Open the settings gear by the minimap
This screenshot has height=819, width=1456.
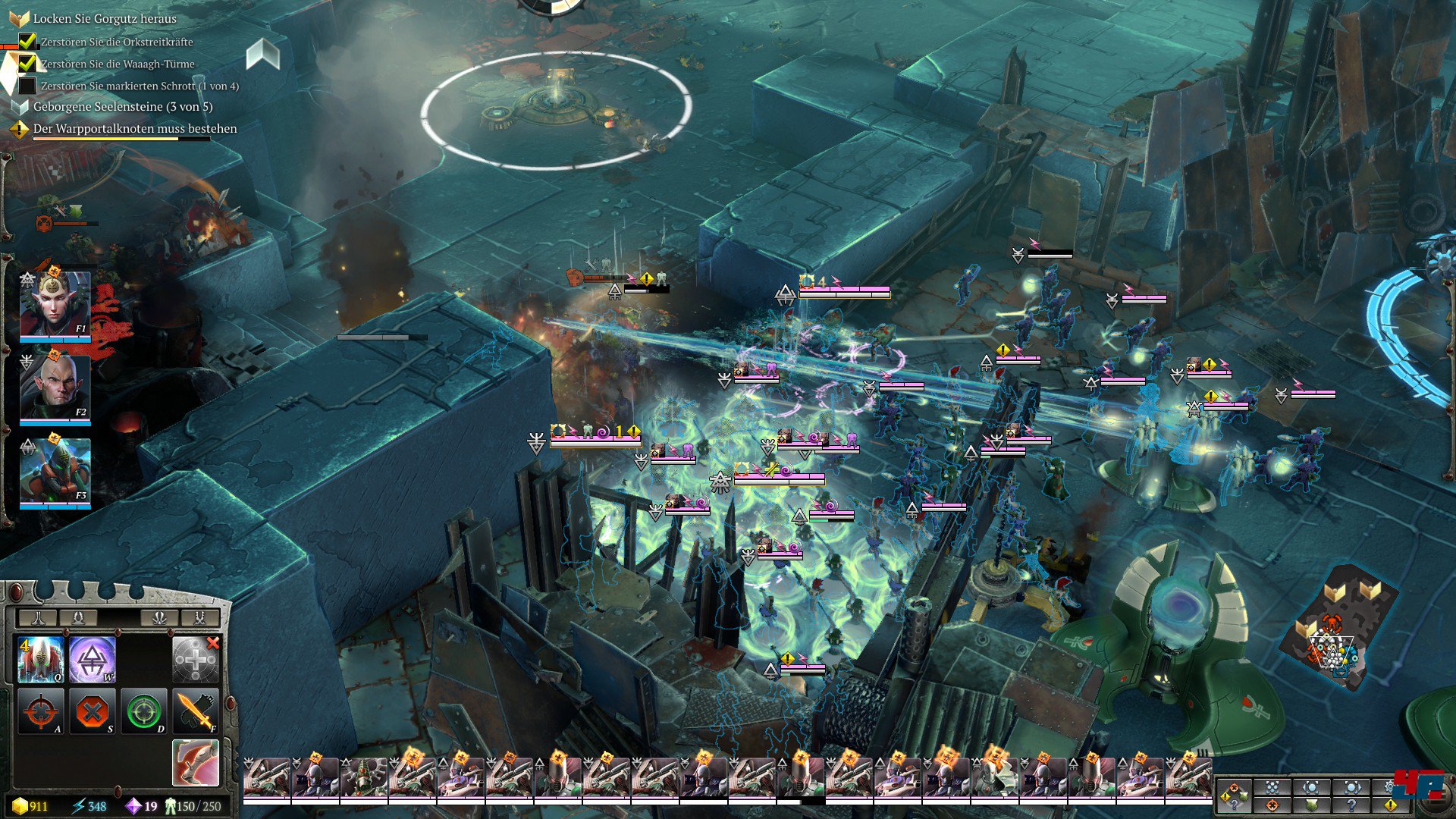point(1391,786)
